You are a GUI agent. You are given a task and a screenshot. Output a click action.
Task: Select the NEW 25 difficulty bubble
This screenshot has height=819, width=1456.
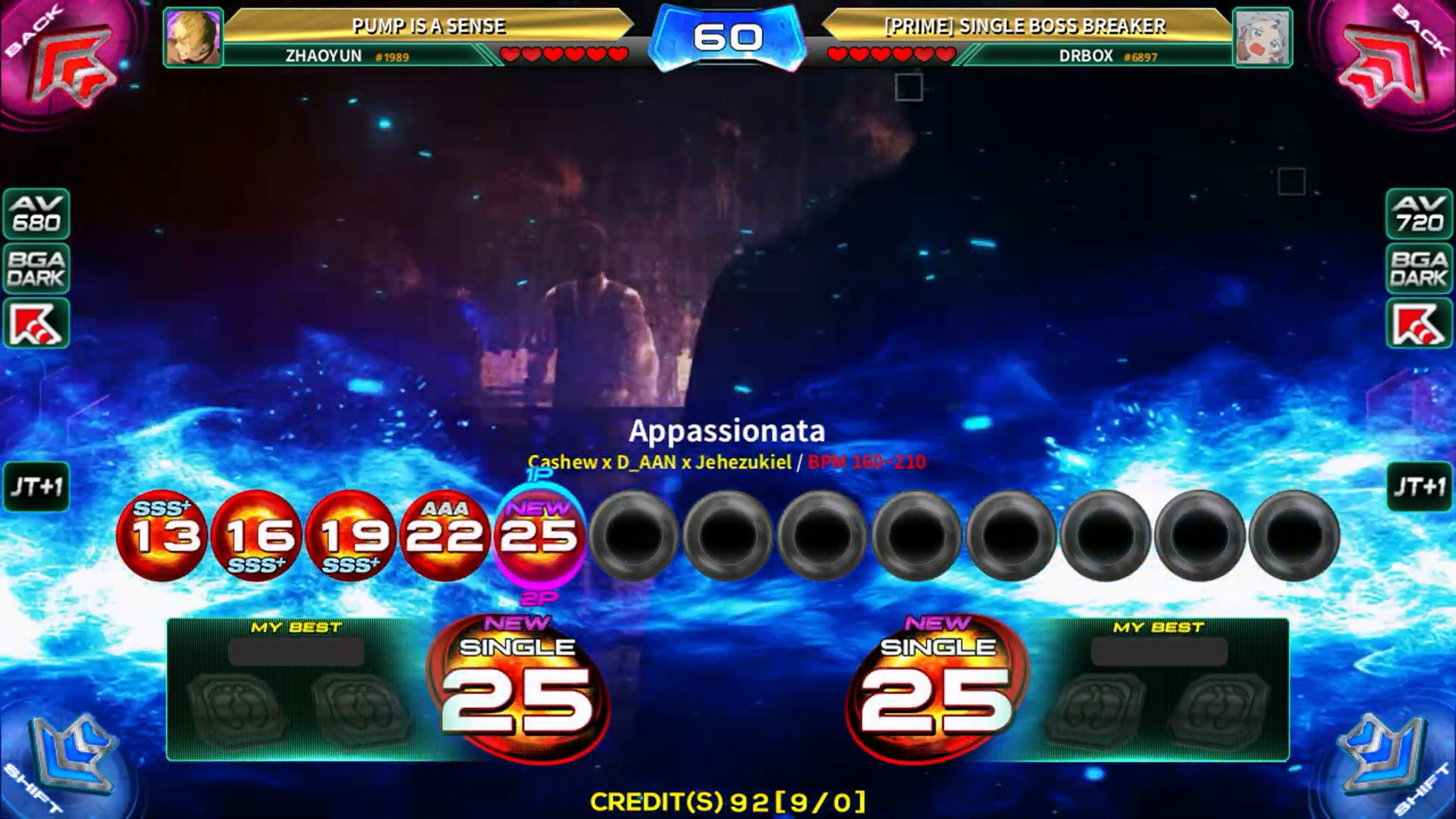[540, 536]
